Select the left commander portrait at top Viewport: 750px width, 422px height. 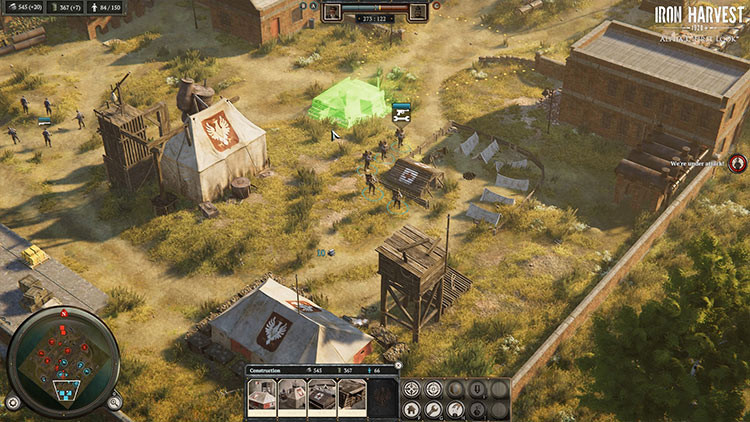333,11
